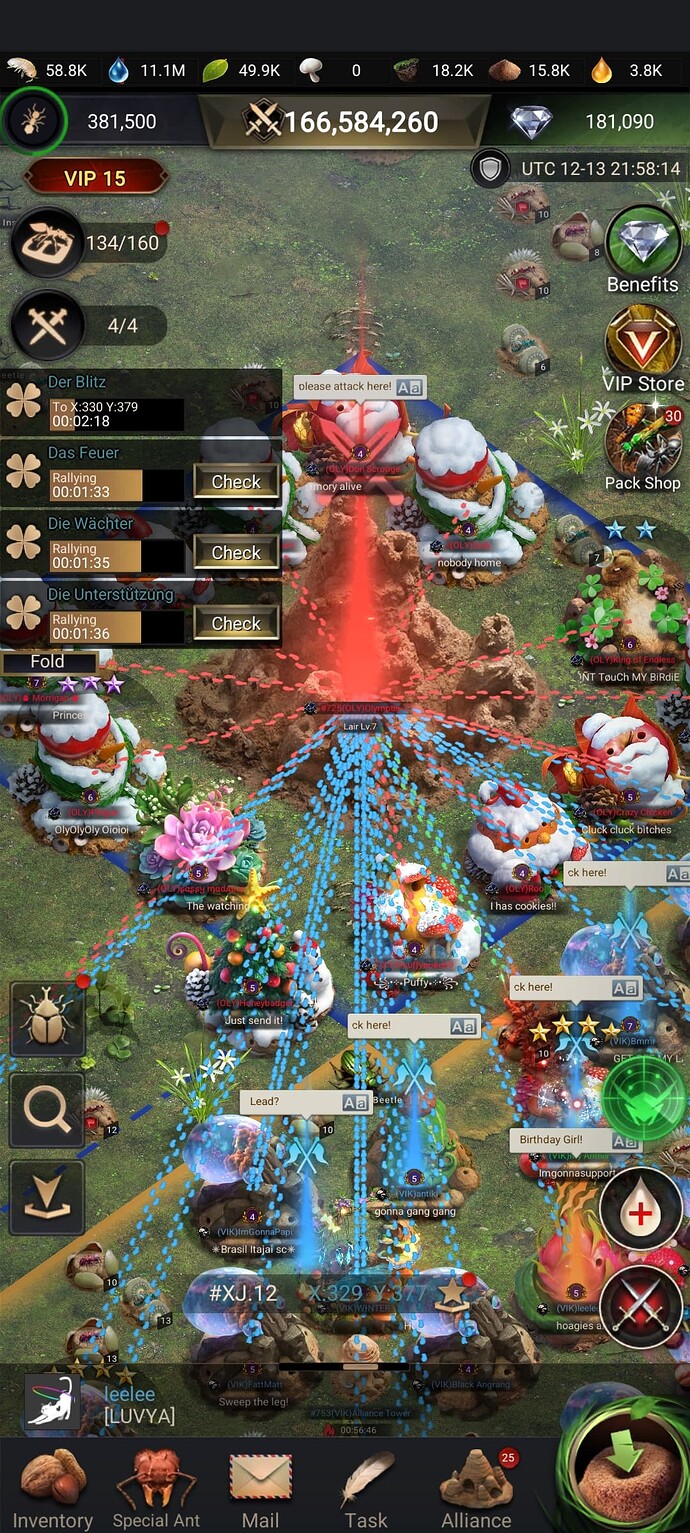Check the Das Feuer rally

236,482
